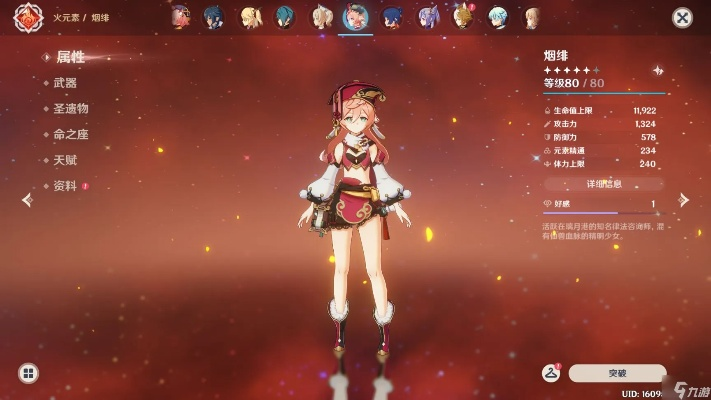Open the 圣遗物 artifacts tab
The height and width of the screenshot is (400, 711).
pos(71,109)
